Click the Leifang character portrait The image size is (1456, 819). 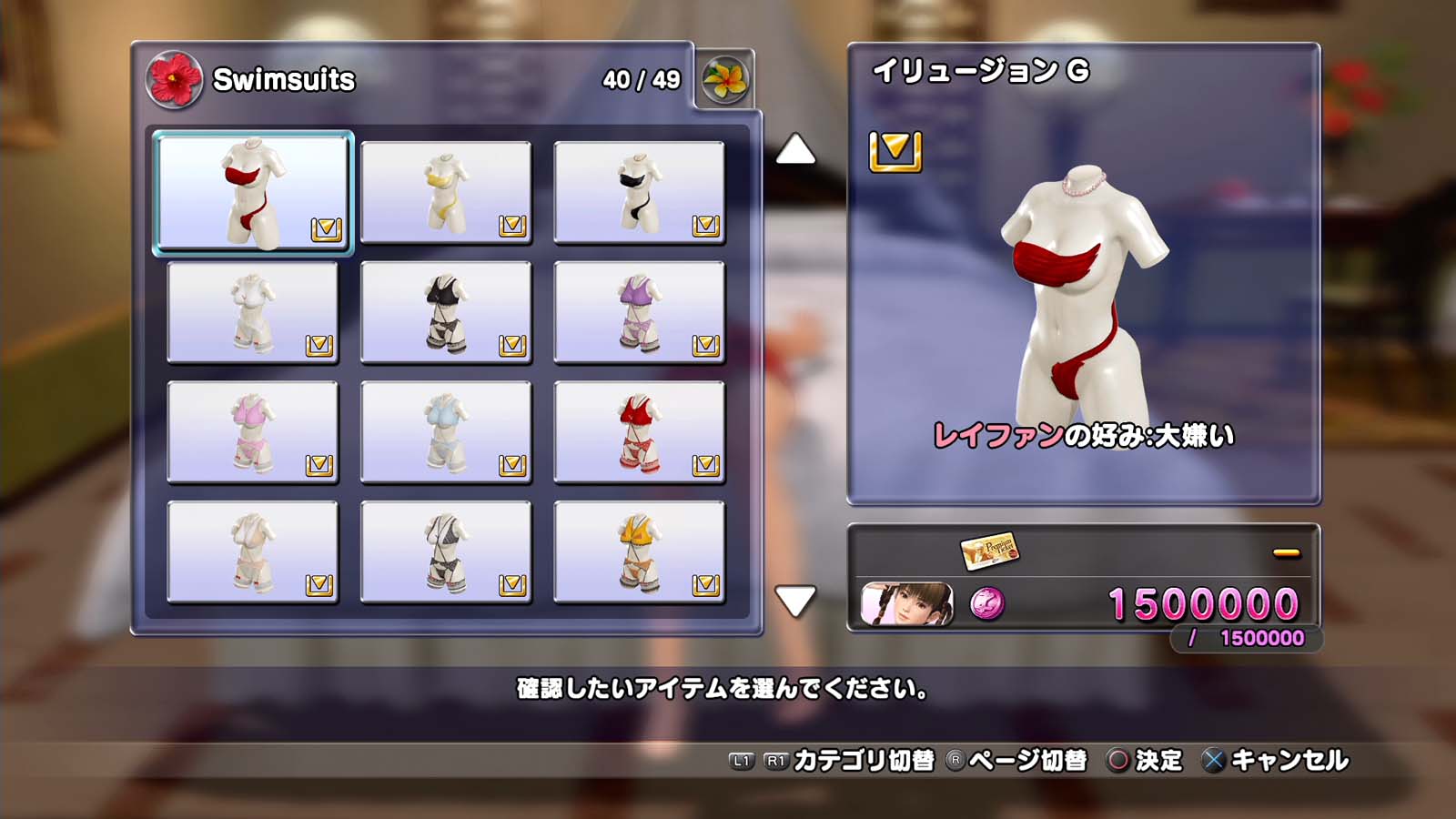point(907,604)
